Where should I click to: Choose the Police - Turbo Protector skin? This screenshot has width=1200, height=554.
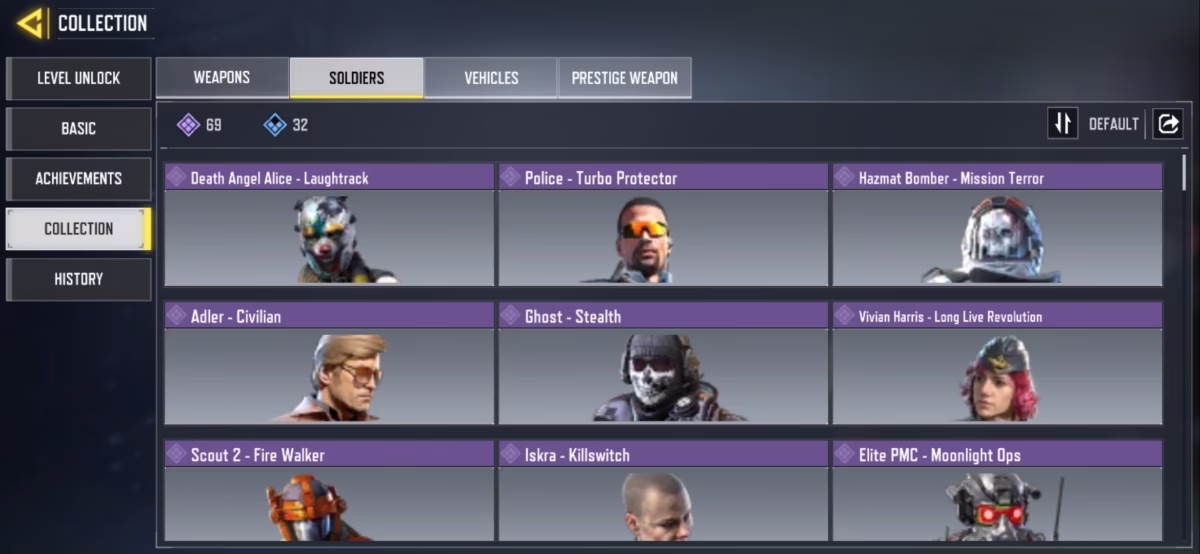663,225
